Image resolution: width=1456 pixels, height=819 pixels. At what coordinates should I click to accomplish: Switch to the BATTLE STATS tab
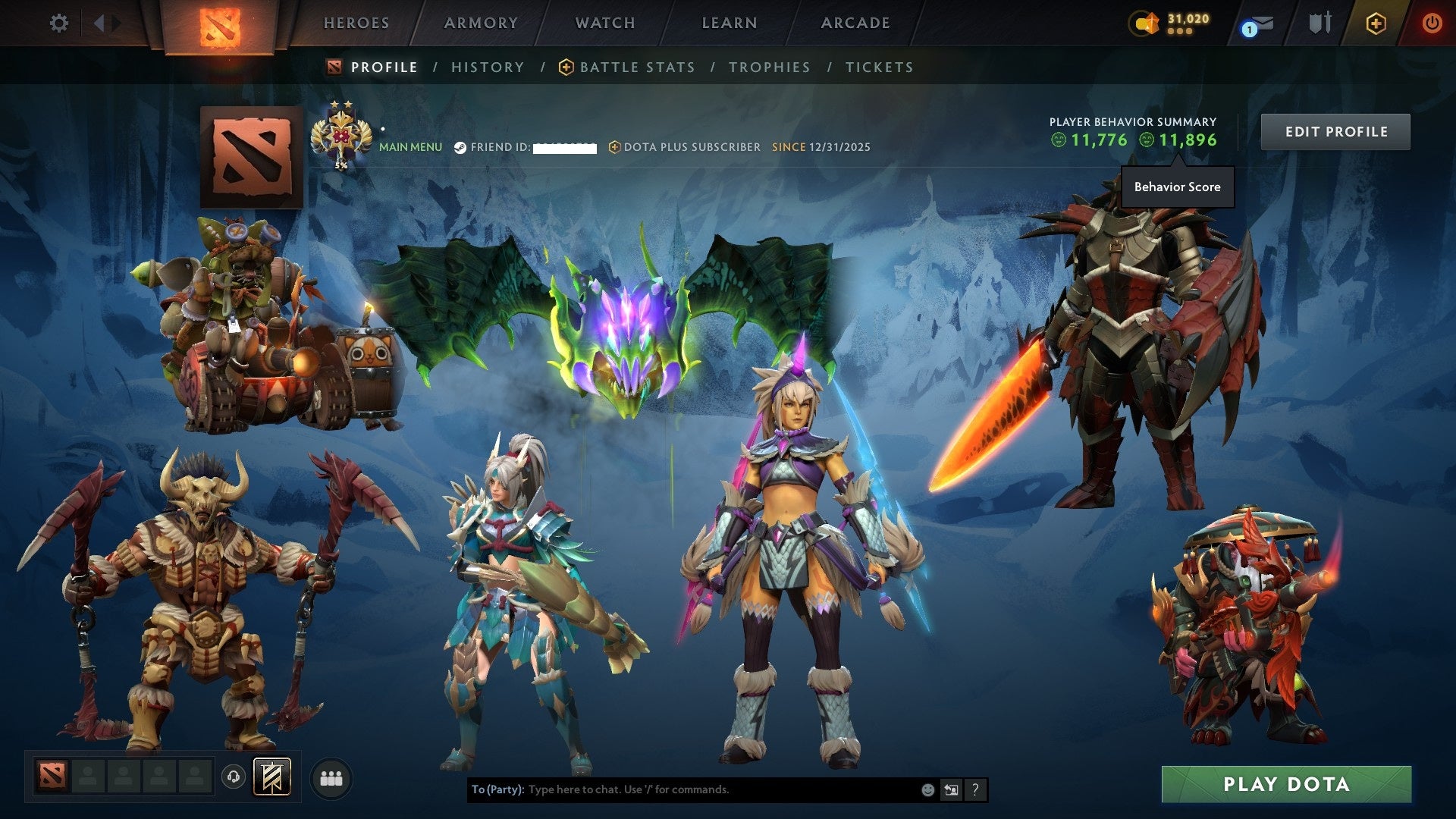[x=635, y=67]
